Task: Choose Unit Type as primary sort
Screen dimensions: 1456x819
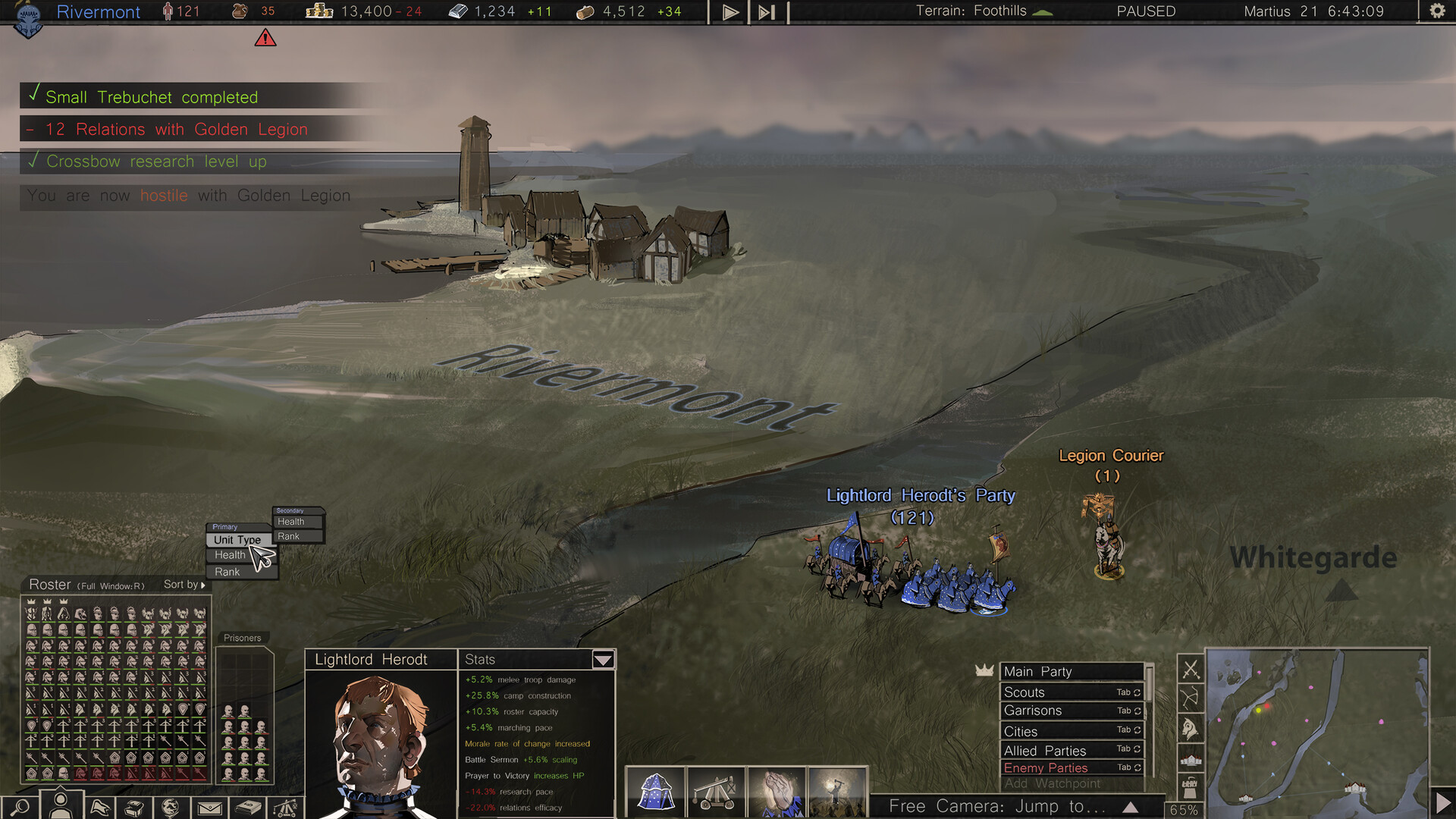Action: coord(237,540)
